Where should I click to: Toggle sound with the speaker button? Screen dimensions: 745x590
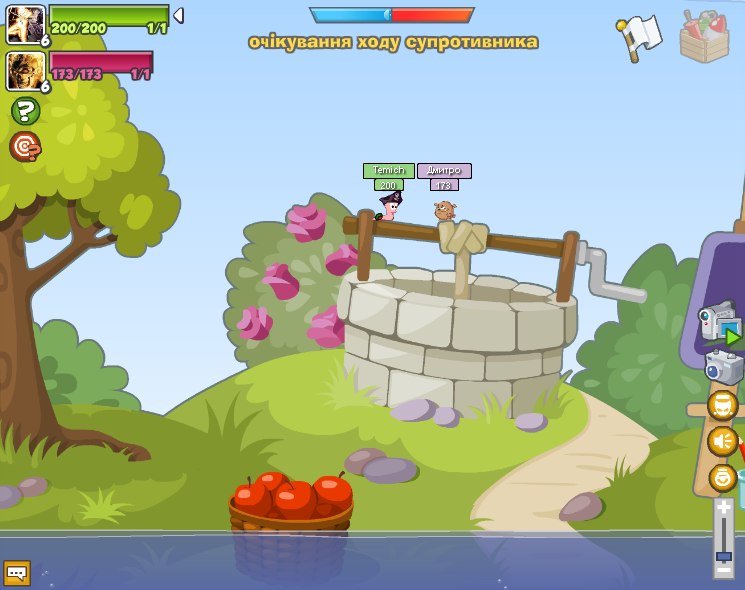pyautogui.click(x=722, y=441)
